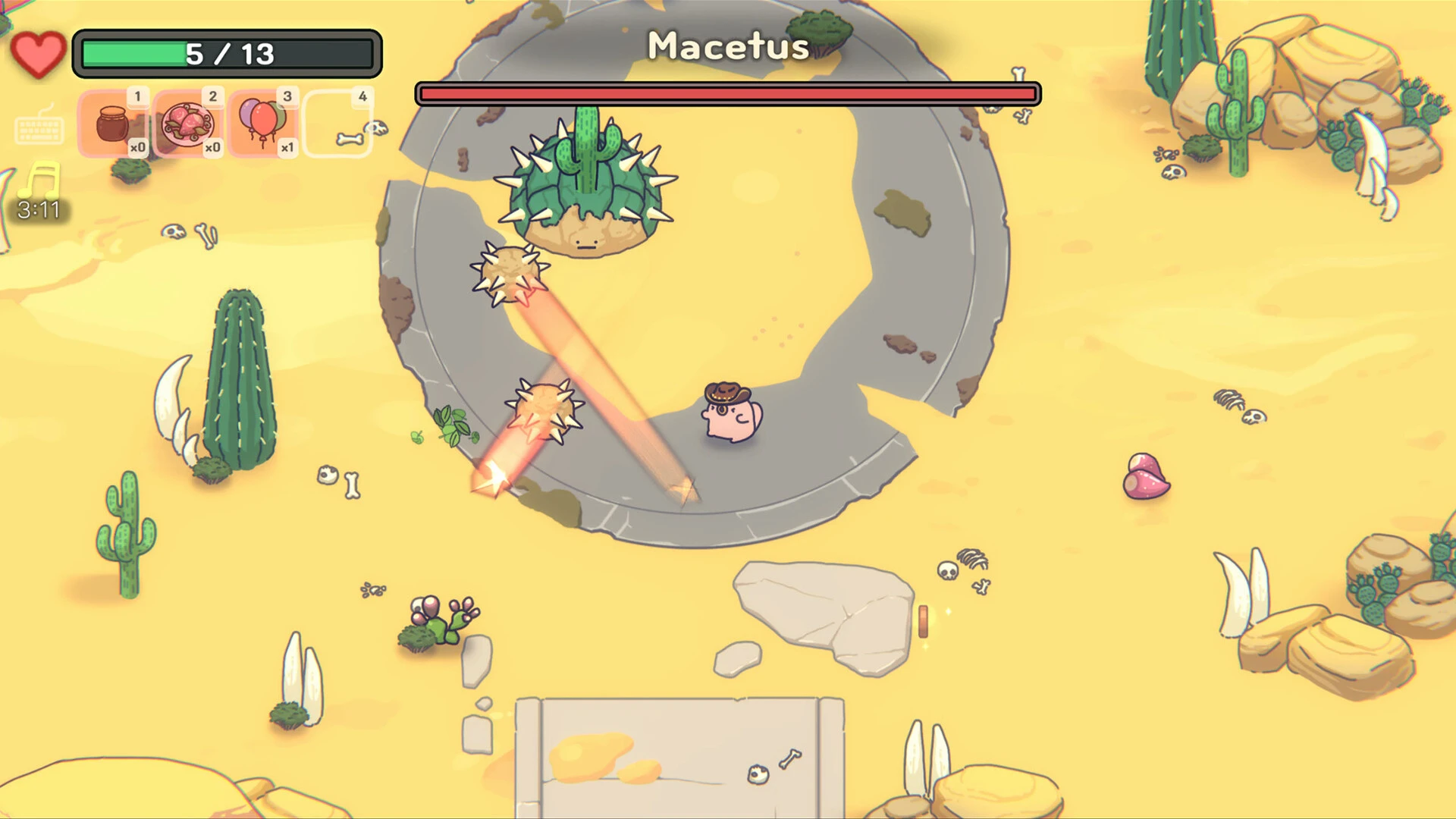Select the slot number 1 label
This screenshot has width=1456, height=819.
click(x=138, y=97)
